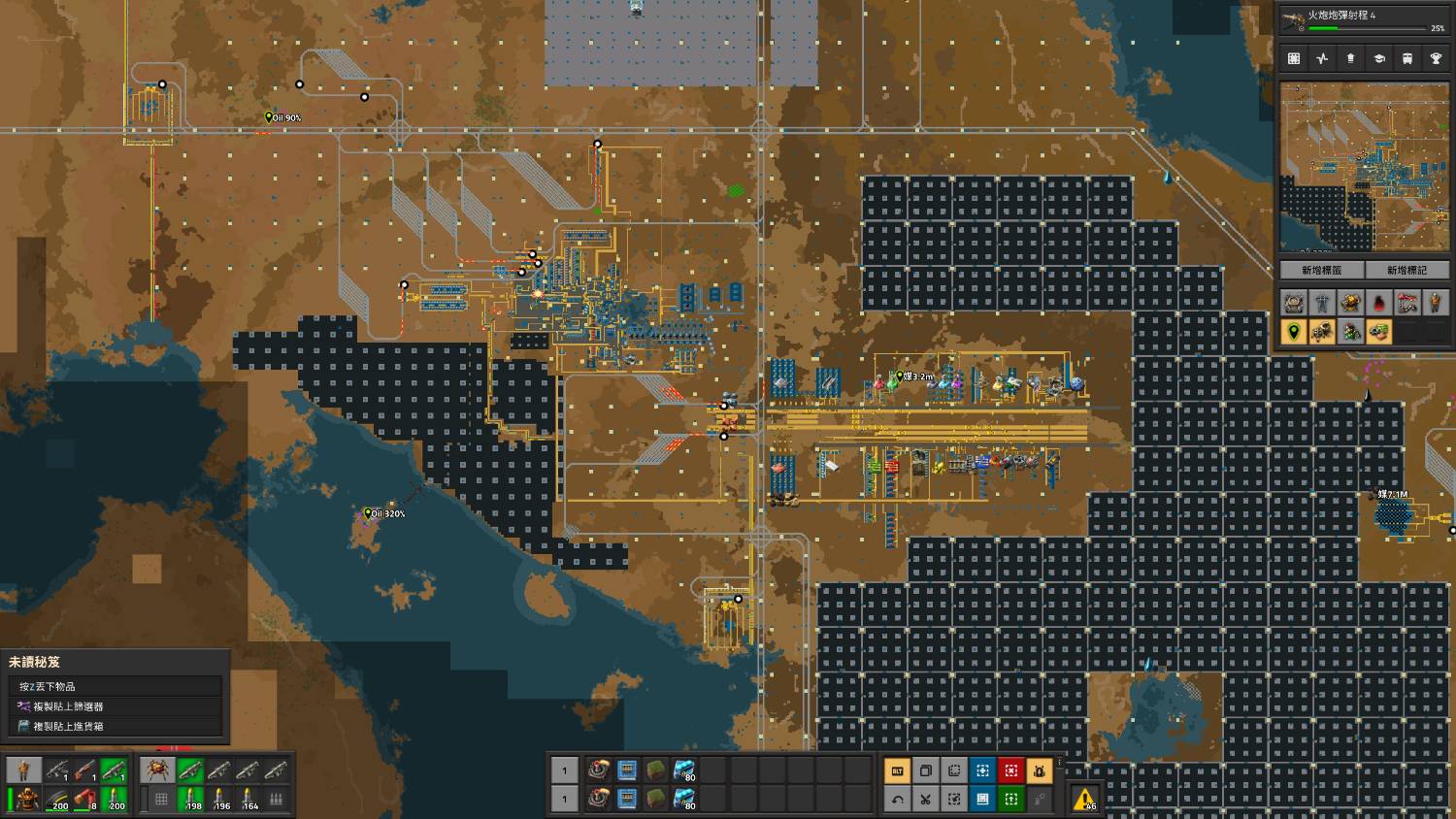
Task: Open the trains overview button
Action: (1407, 59)
